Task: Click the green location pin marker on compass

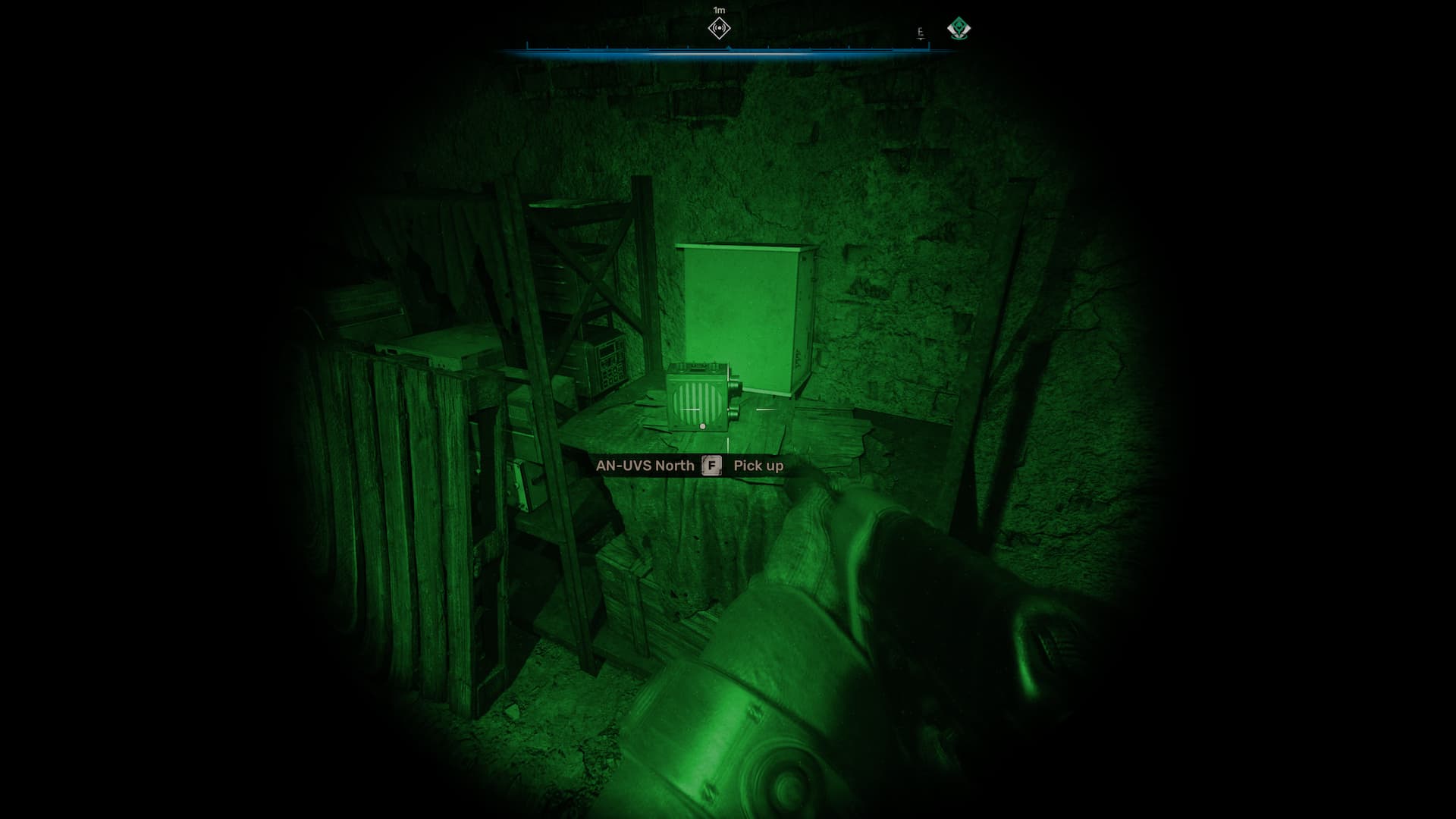Action: [x=959, y=30]
